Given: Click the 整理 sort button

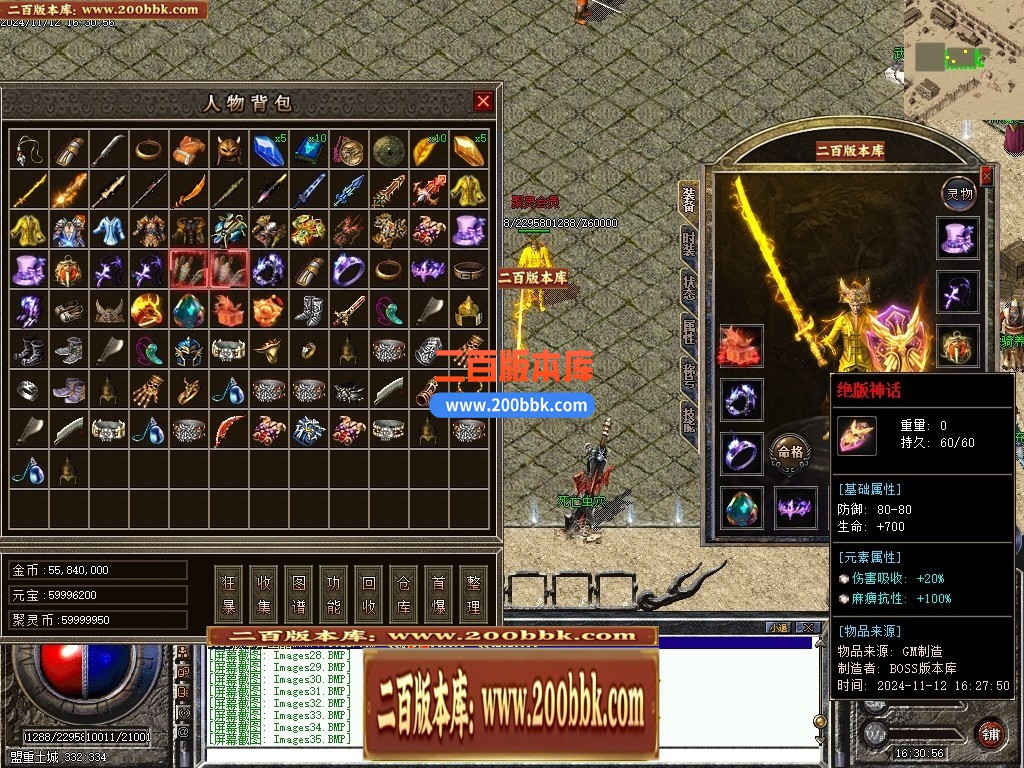Looking at the screenshot, I should tap(473, 594).
